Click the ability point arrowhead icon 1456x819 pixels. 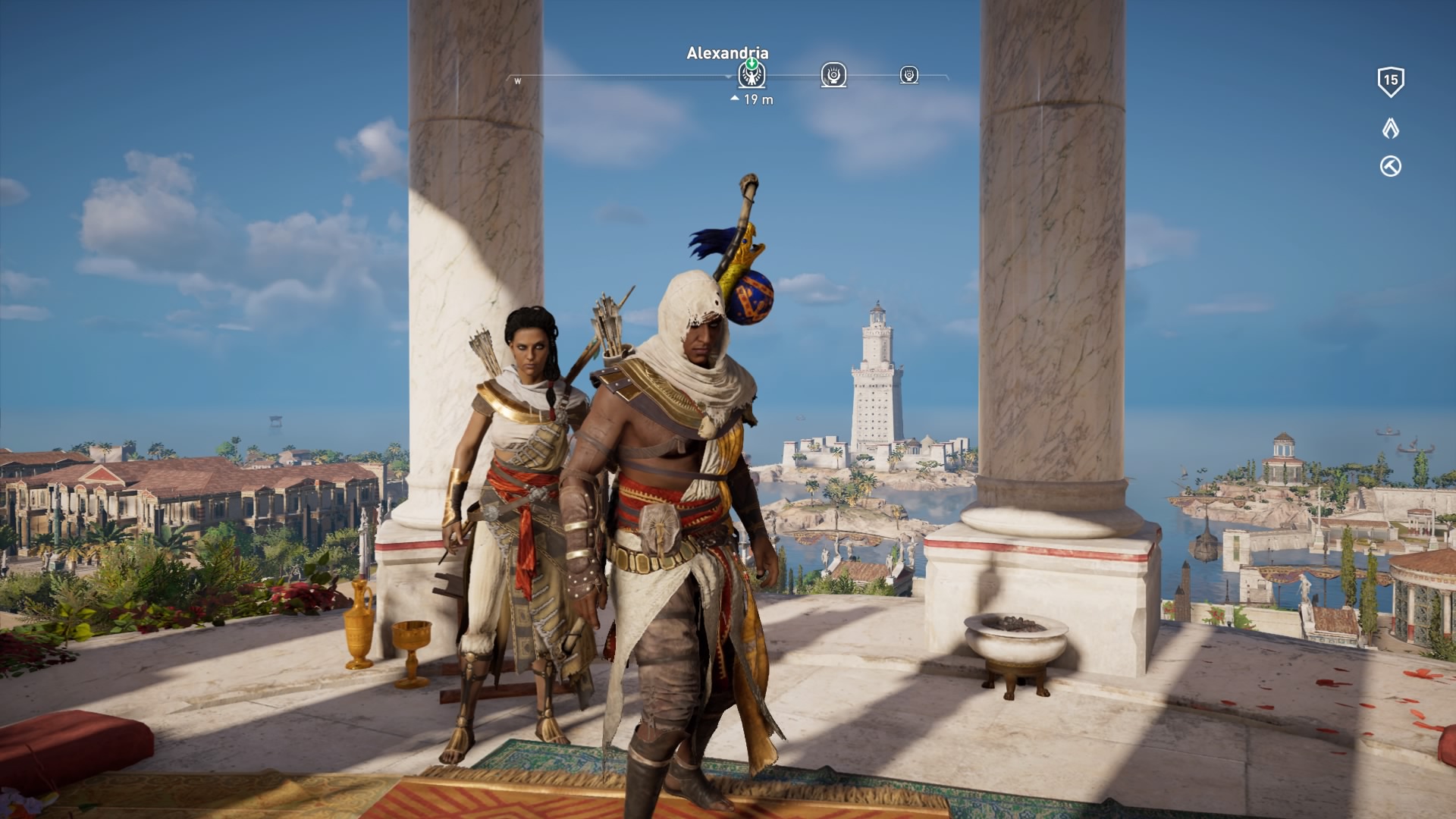point(1390,128)
